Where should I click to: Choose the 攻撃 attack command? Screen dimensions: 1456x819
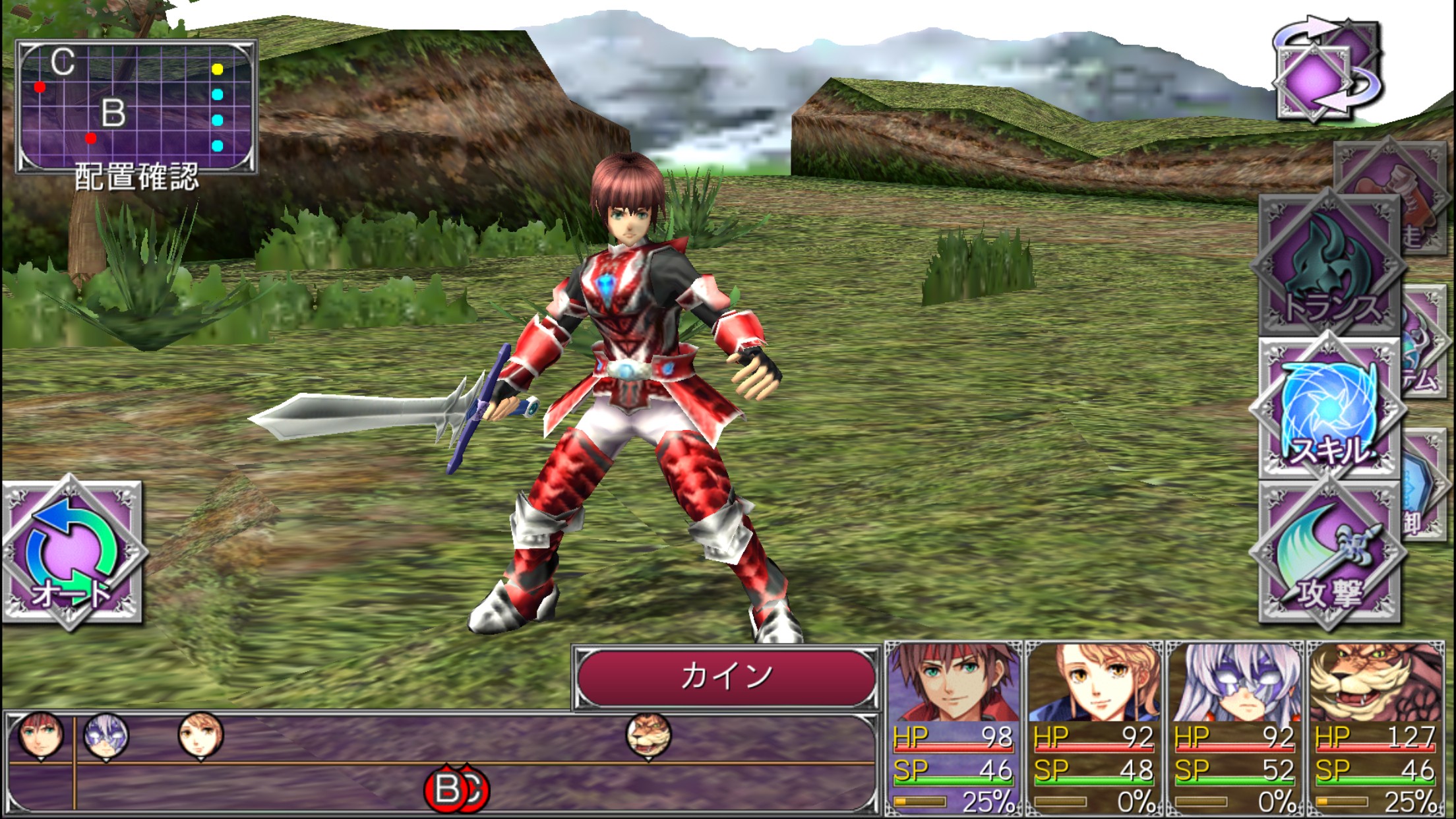pyautogui.click(x=1329, y=554)
